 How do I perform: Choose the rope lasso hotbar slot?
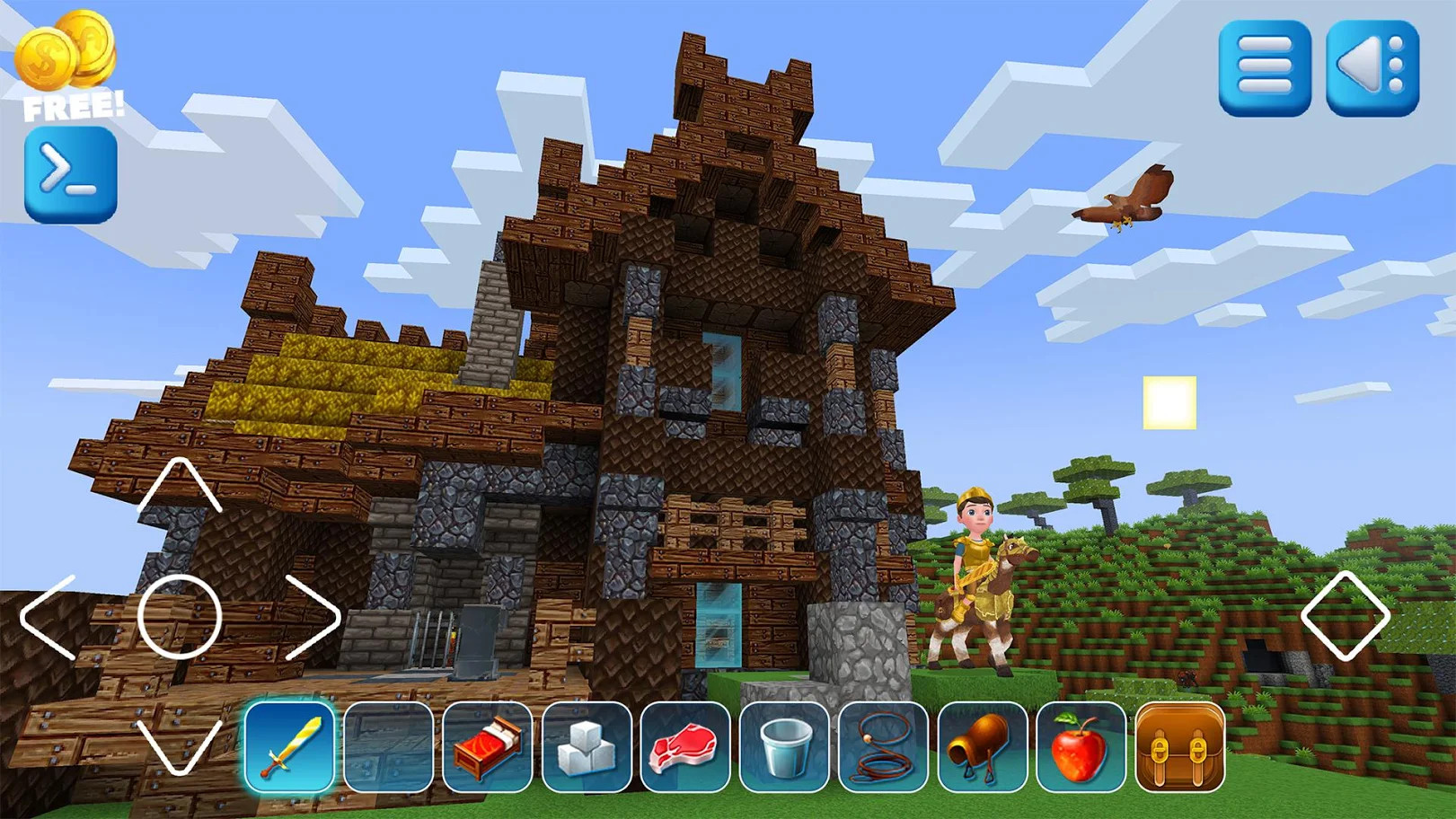[883, 746]
